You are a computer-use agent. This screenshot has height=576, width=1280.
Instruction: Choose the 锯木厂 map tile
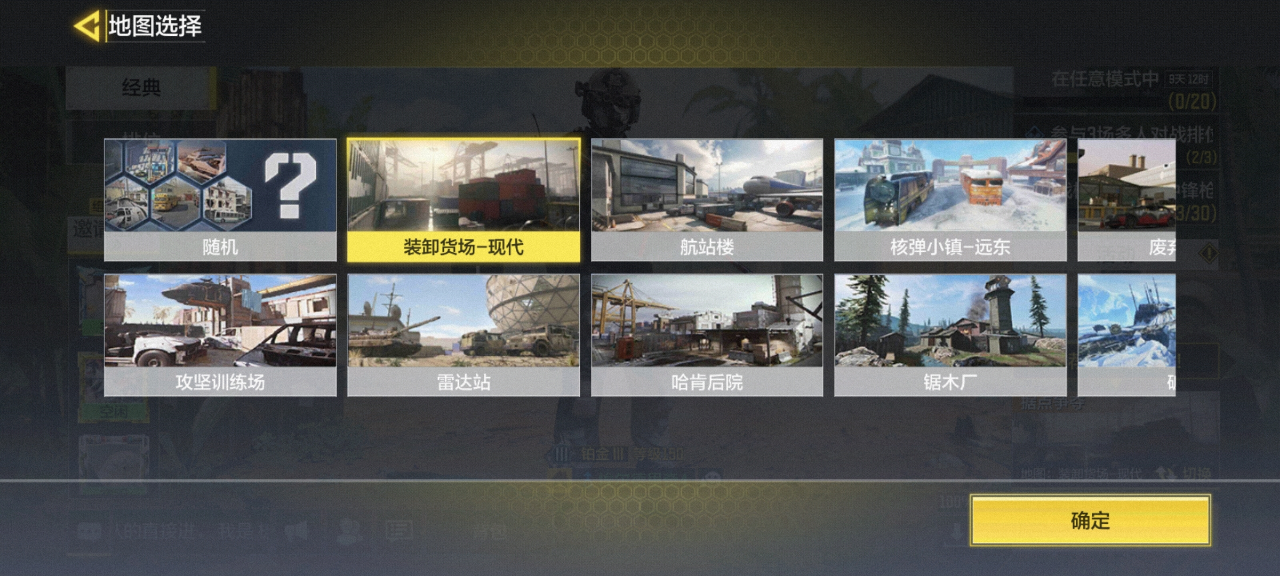[x=950, y=336]
